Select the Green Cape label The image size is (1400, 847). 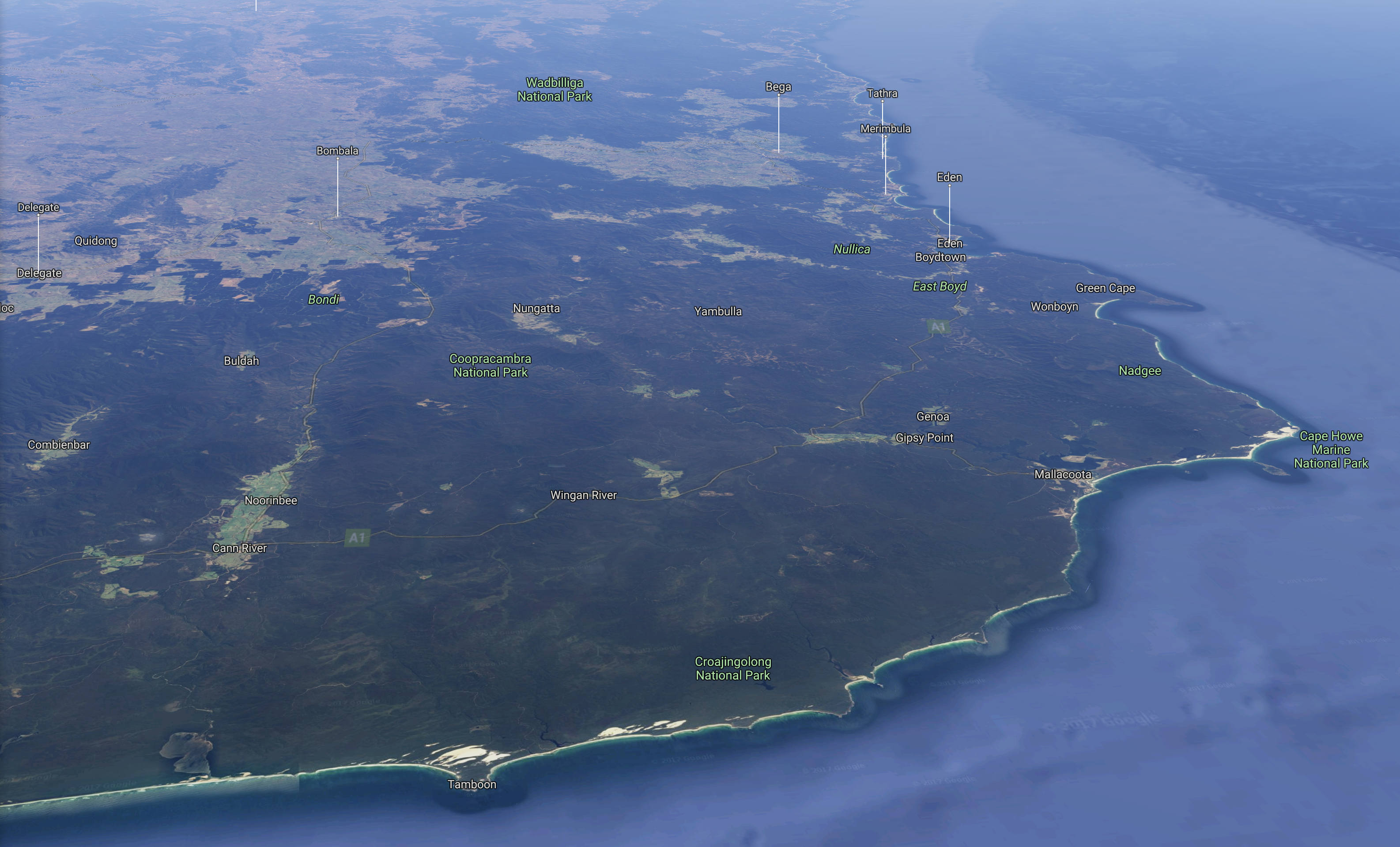point(1105,288)
